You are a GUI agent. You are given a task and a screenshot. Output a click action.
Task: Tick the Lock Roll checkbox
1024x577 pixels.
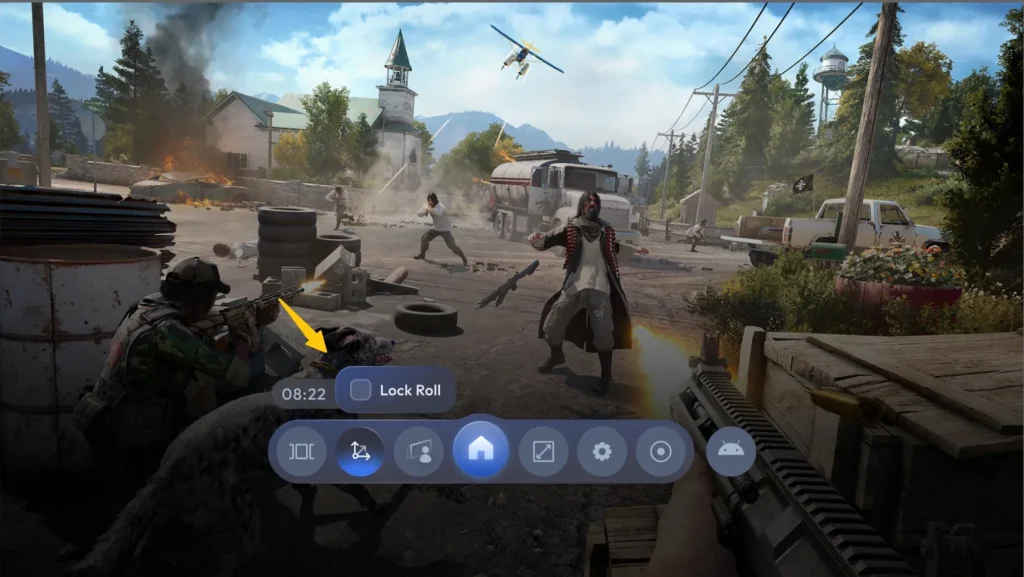tap(361, 390)
